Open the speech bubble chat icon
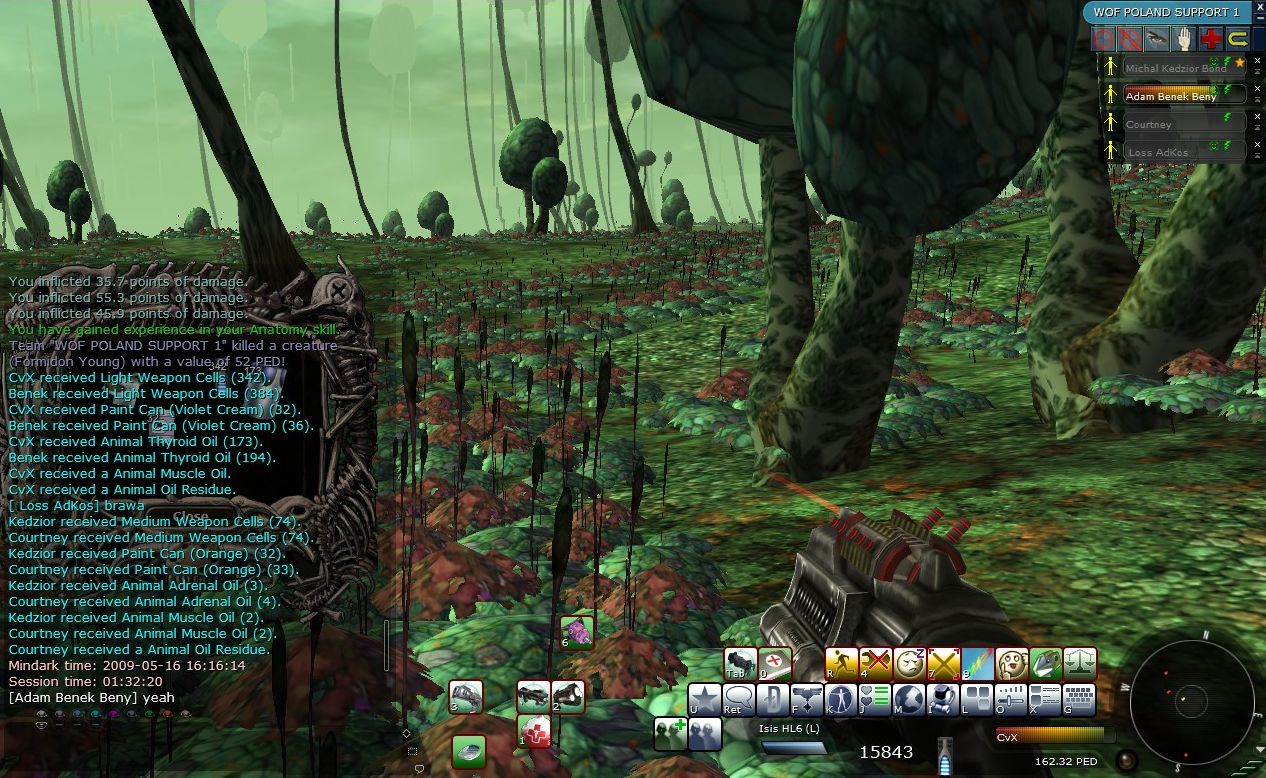Screen dimensions: 1266x778 click(x=739, y=699)
